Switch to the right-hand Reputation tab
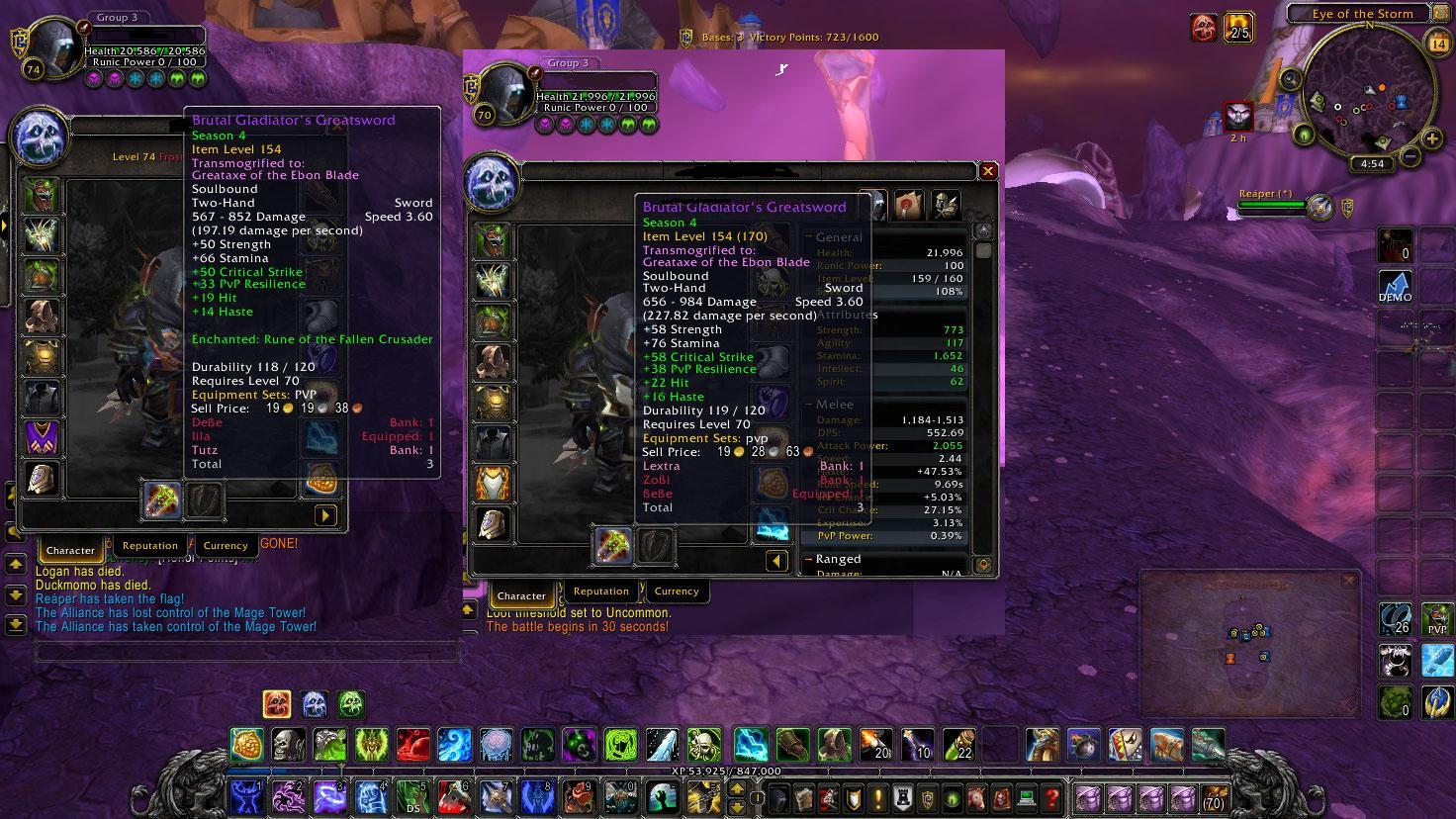This screenshot has height=819, width=1456. (x=600, y=591)
